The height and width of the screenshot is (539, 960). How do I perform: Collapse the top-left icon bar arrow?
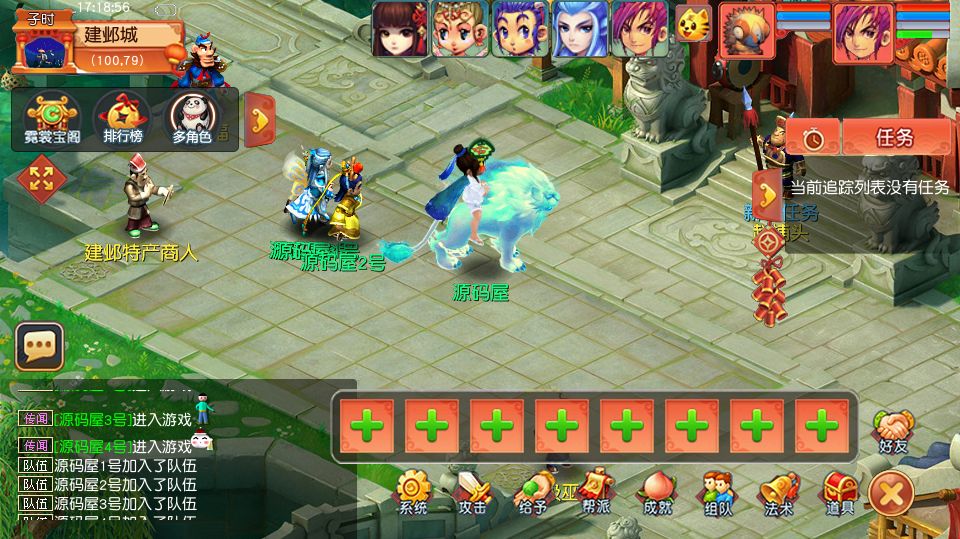click(260, 119)
